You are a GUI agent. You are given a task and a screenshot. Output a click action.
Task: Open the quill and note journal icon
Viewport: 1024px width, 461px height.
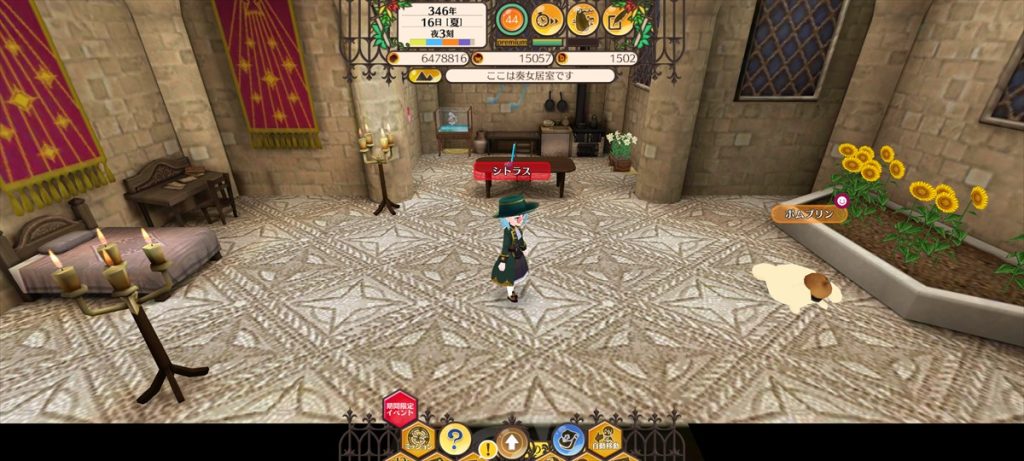[618, 18]
